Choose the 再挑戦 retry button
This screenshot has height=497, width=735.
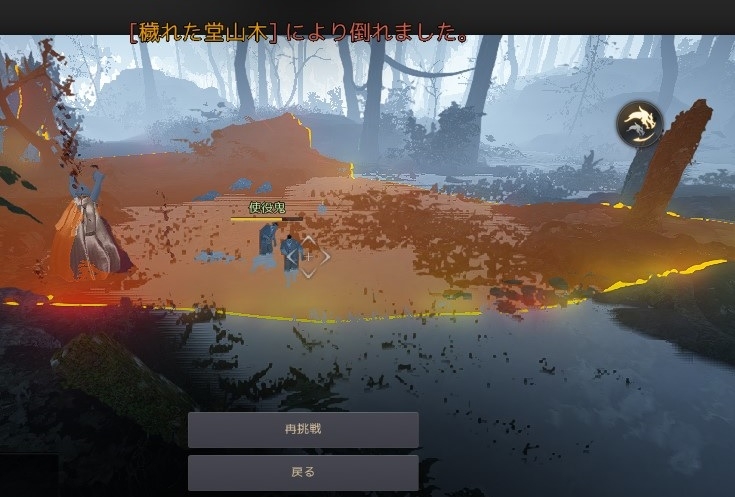pyautogui.click(x=303, y=430)
